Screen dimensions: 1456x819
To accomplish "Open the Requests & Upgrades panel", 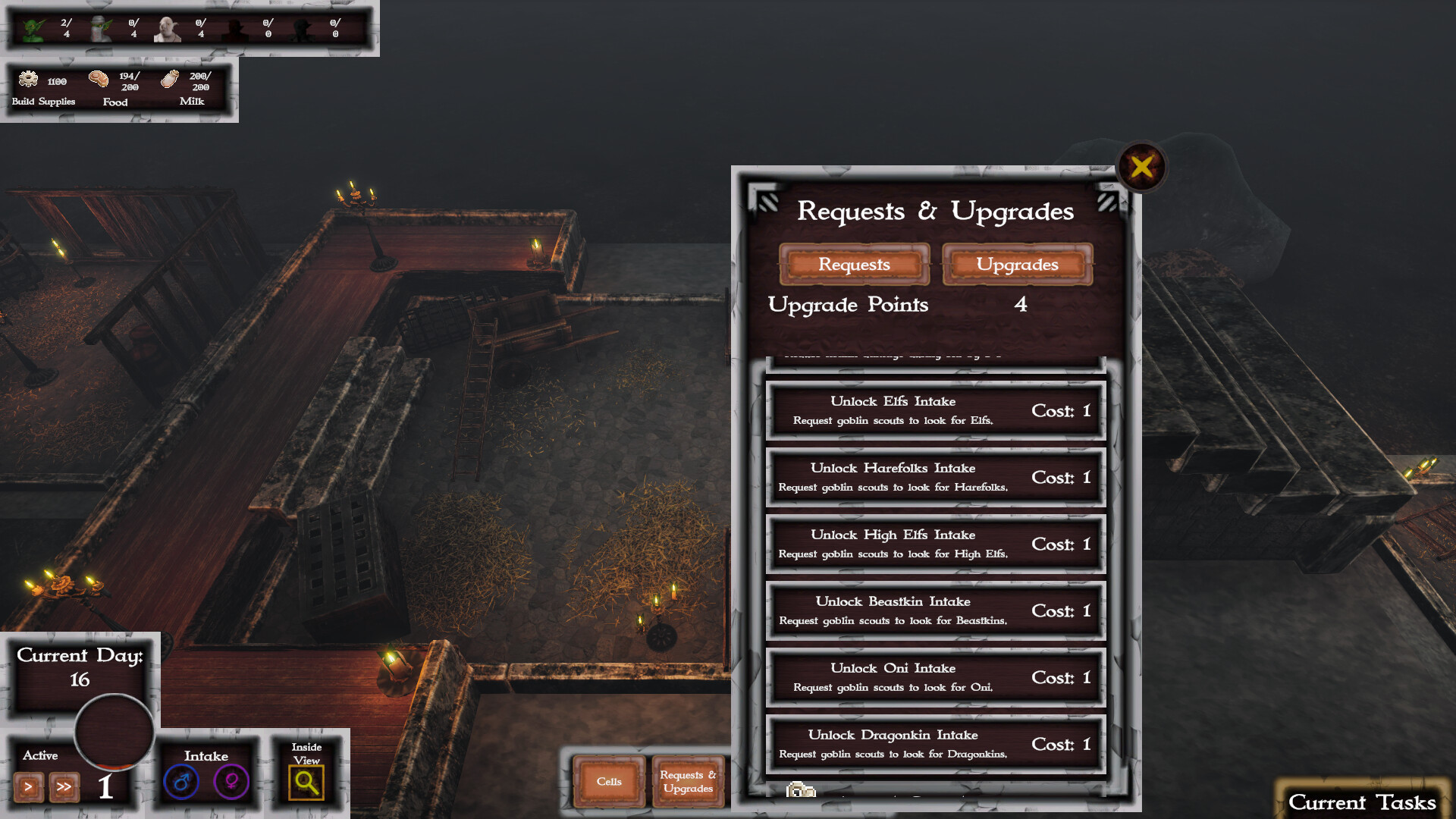I will click(687, 782).
